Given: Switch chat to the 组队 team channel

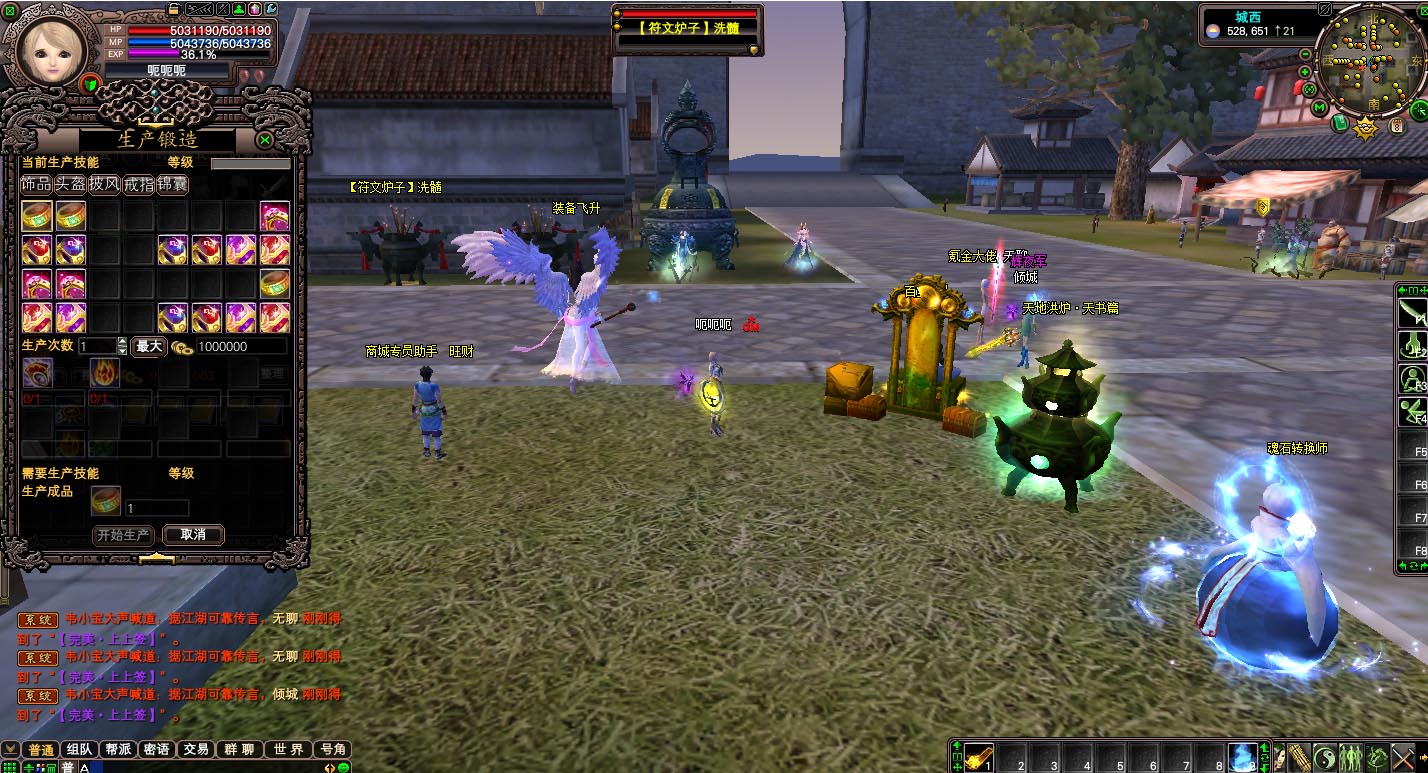Looking at the screenshot, I should (79, 749).
